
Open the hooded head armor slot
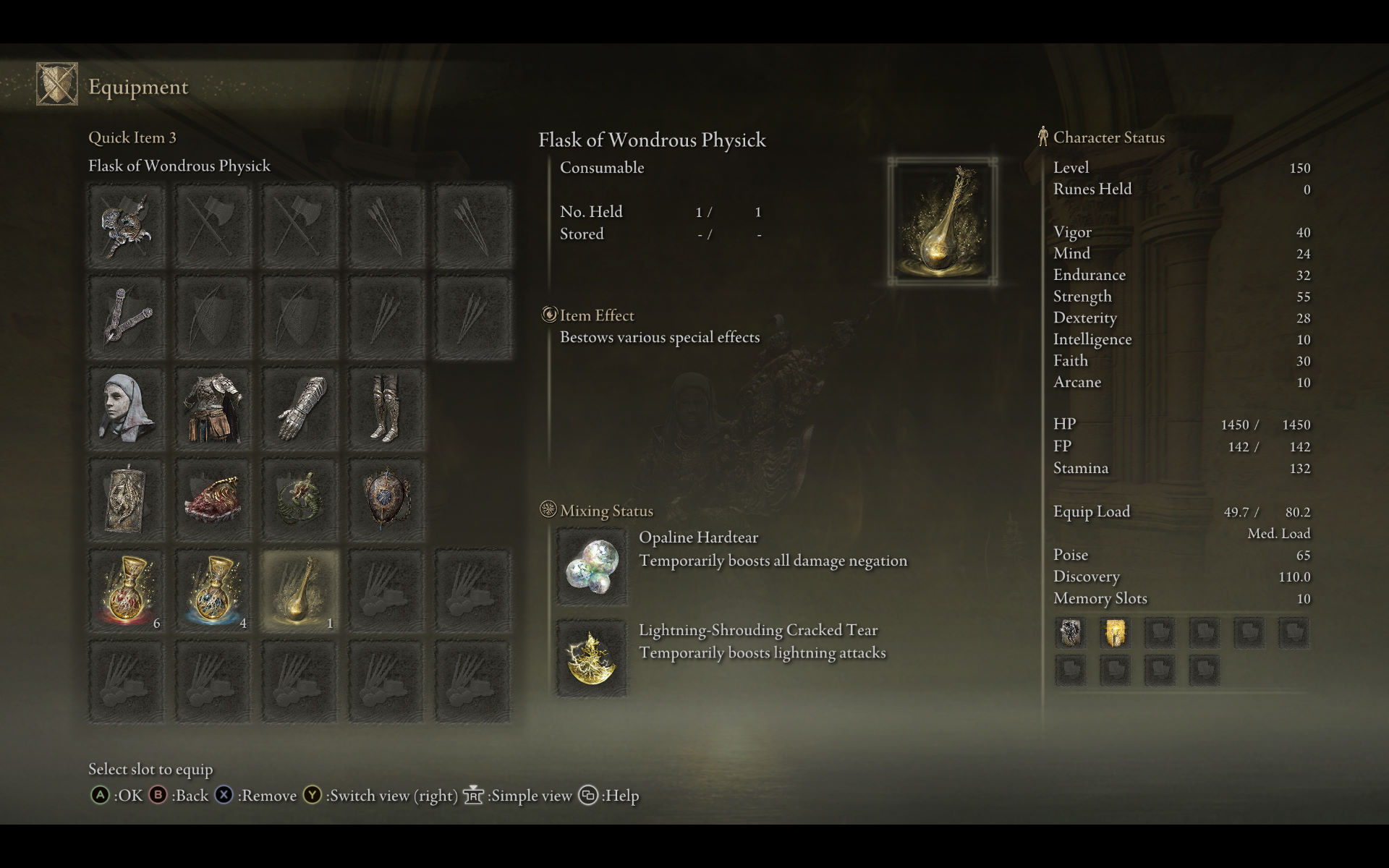click(127, 409)
